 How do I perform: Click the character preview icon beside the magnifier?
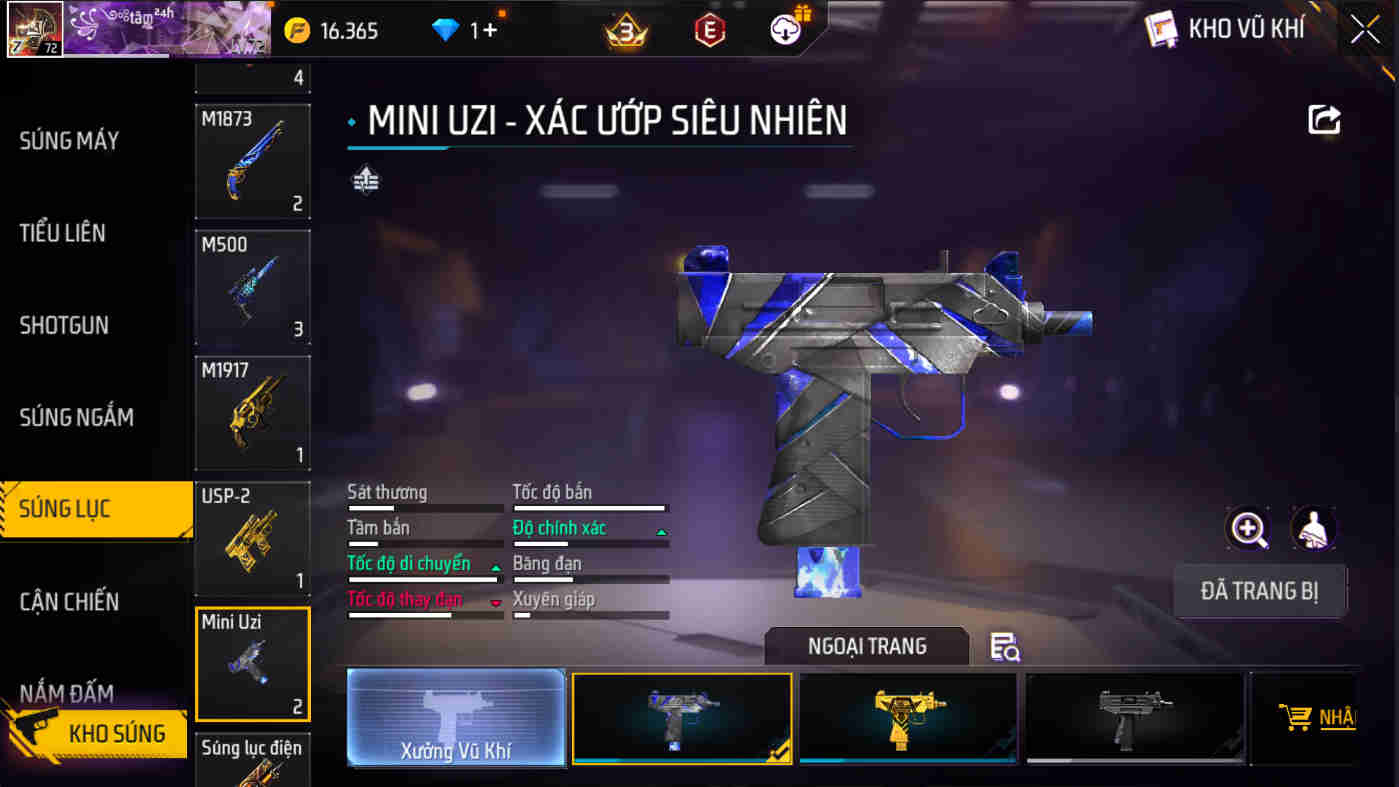[1311, 528]
